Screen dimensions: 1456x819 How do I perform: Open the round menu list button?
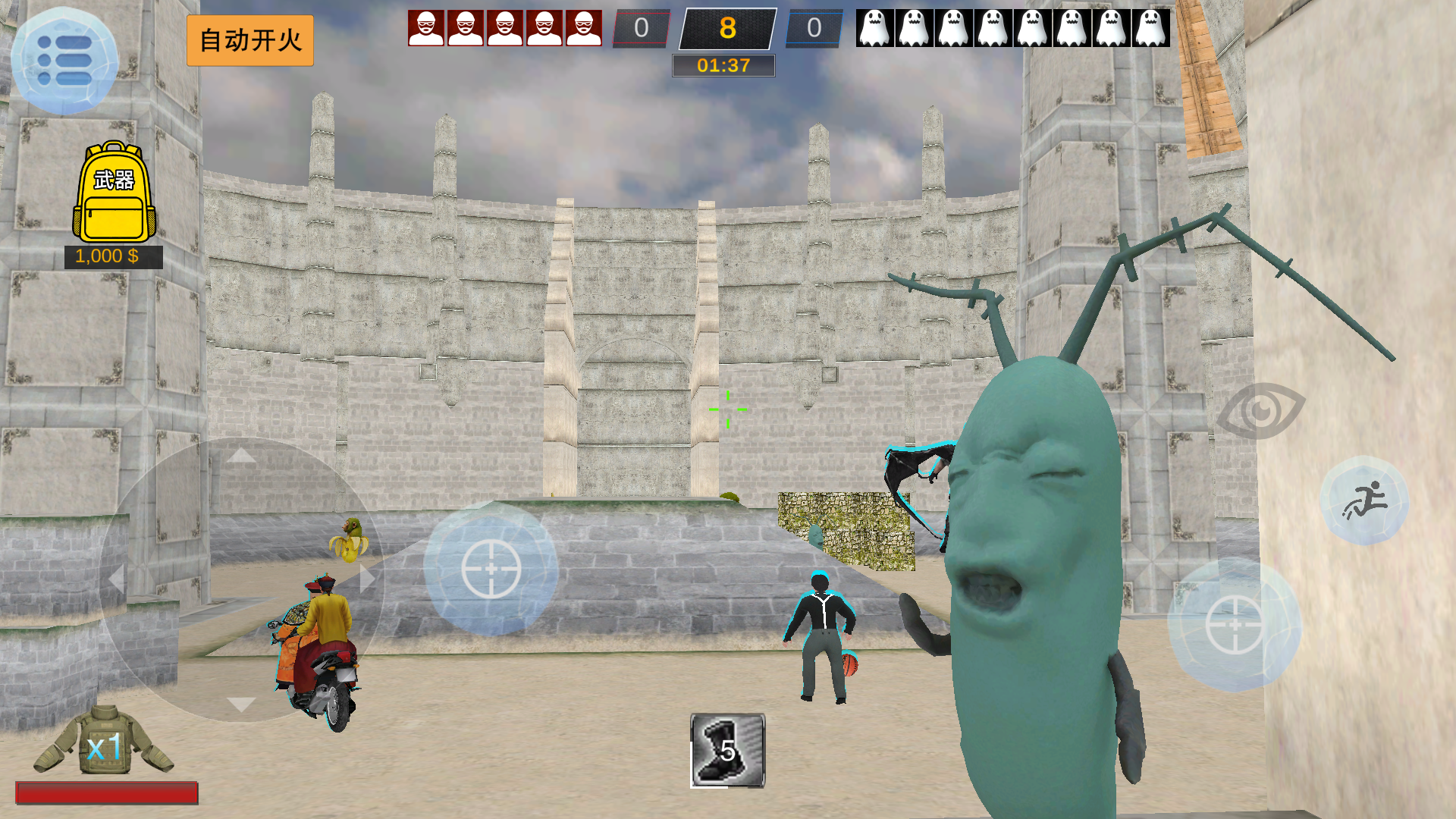(64, 60)
